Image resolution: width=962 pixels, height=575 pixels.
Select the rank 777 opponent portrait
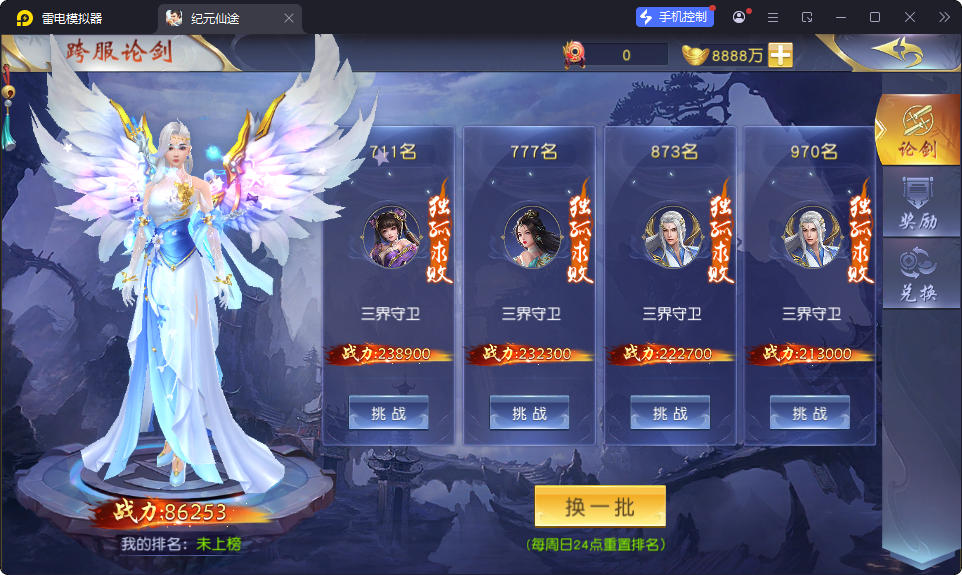coord(530,238)
